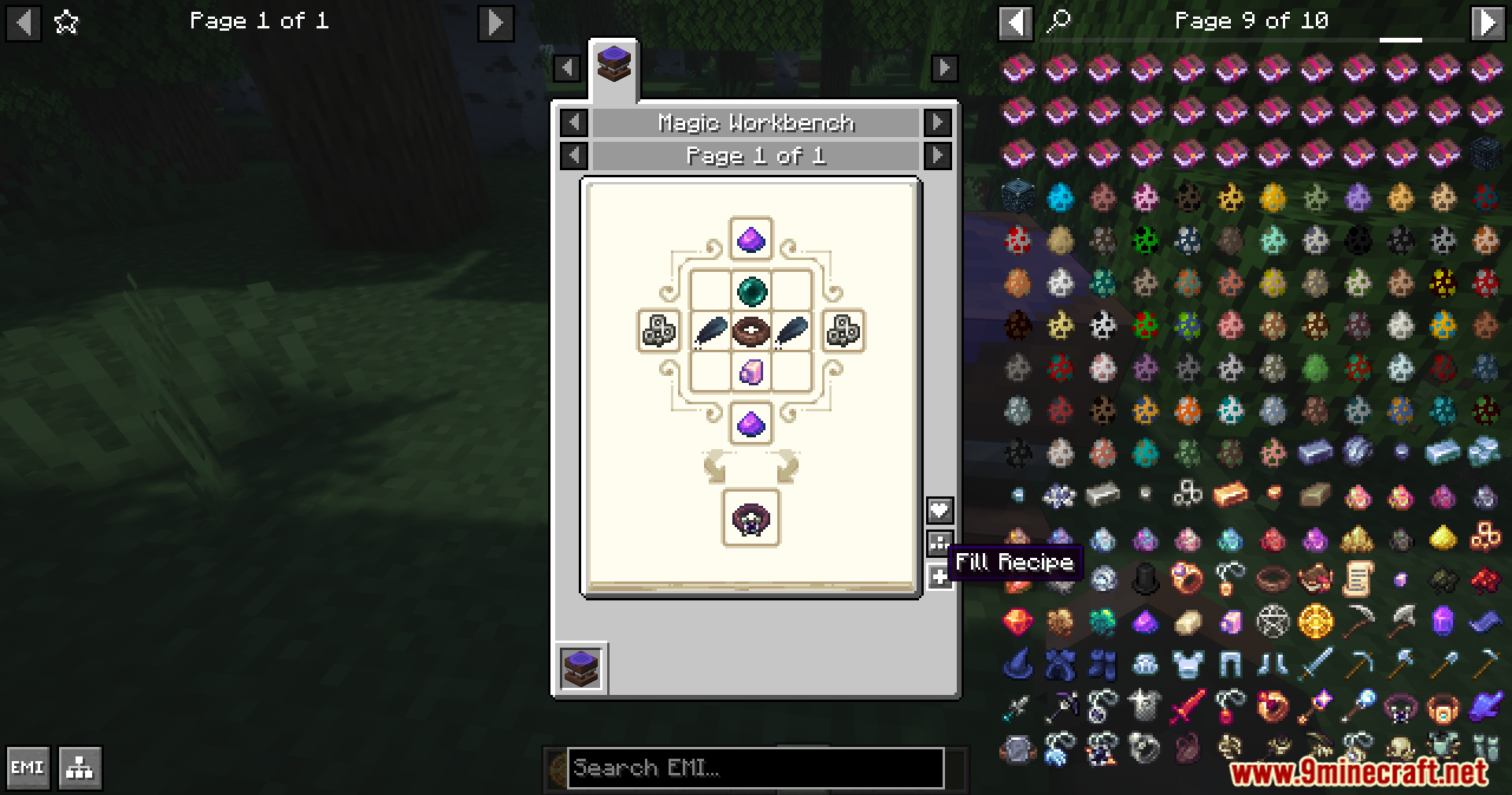Go back a page in the recipe view

[x=573, y=155]
